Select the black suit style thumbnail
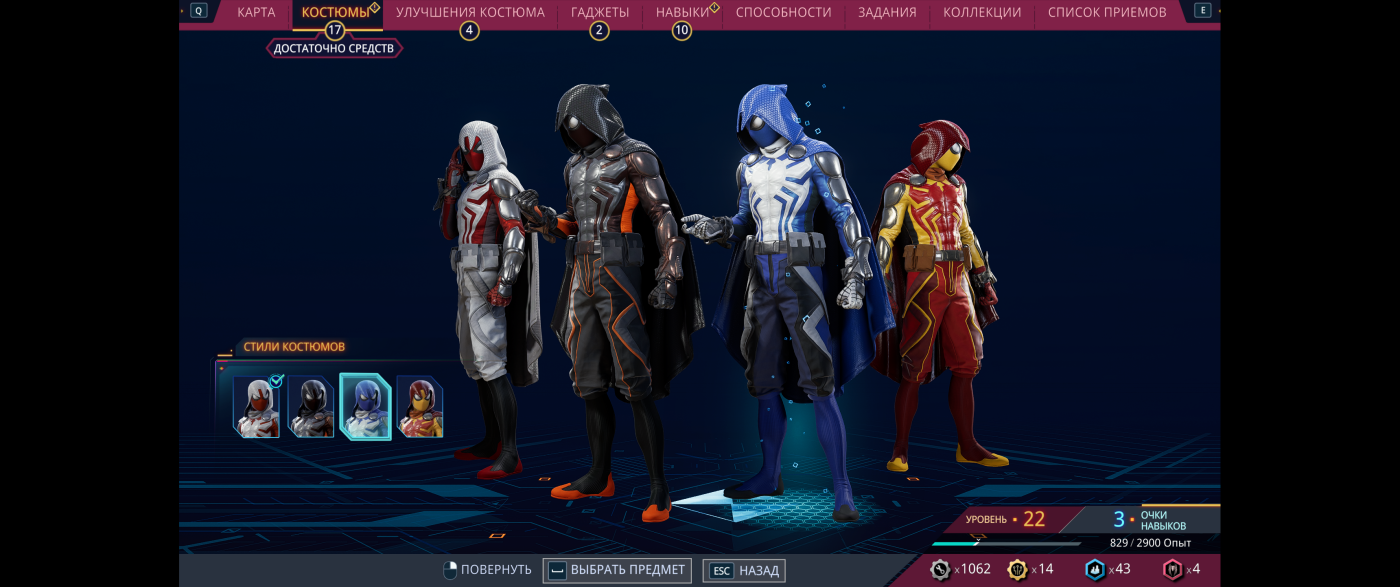 click(x=311, y=407)
